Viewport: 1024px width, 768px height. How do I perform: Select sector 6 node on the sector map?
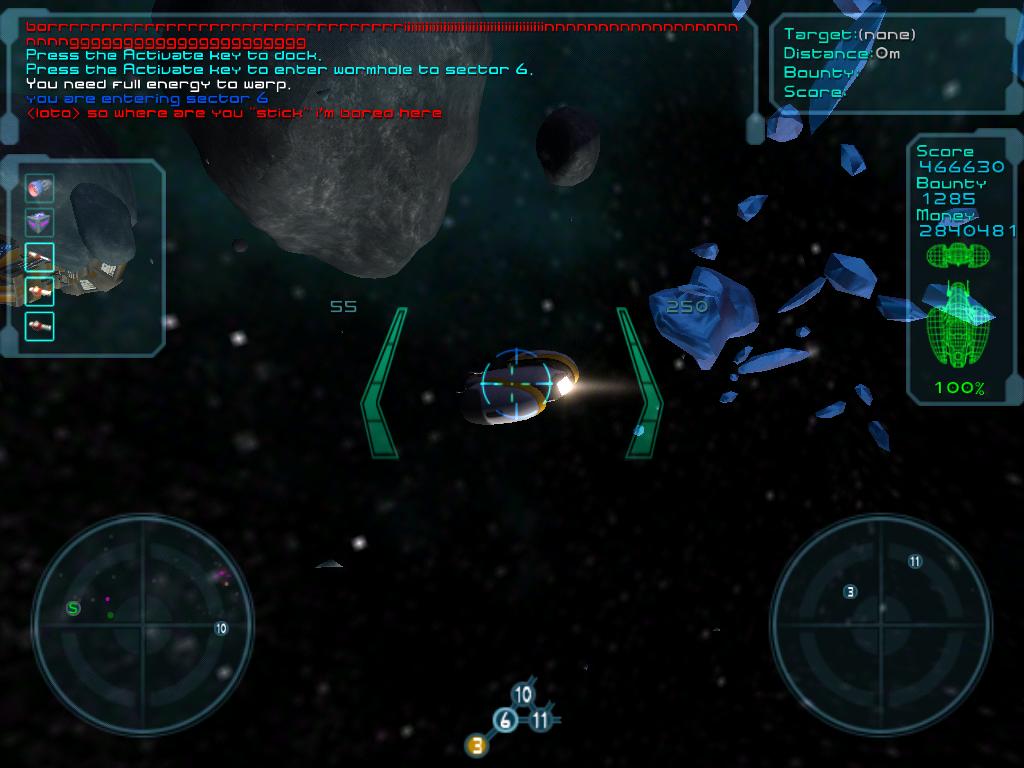pos(506,720)
